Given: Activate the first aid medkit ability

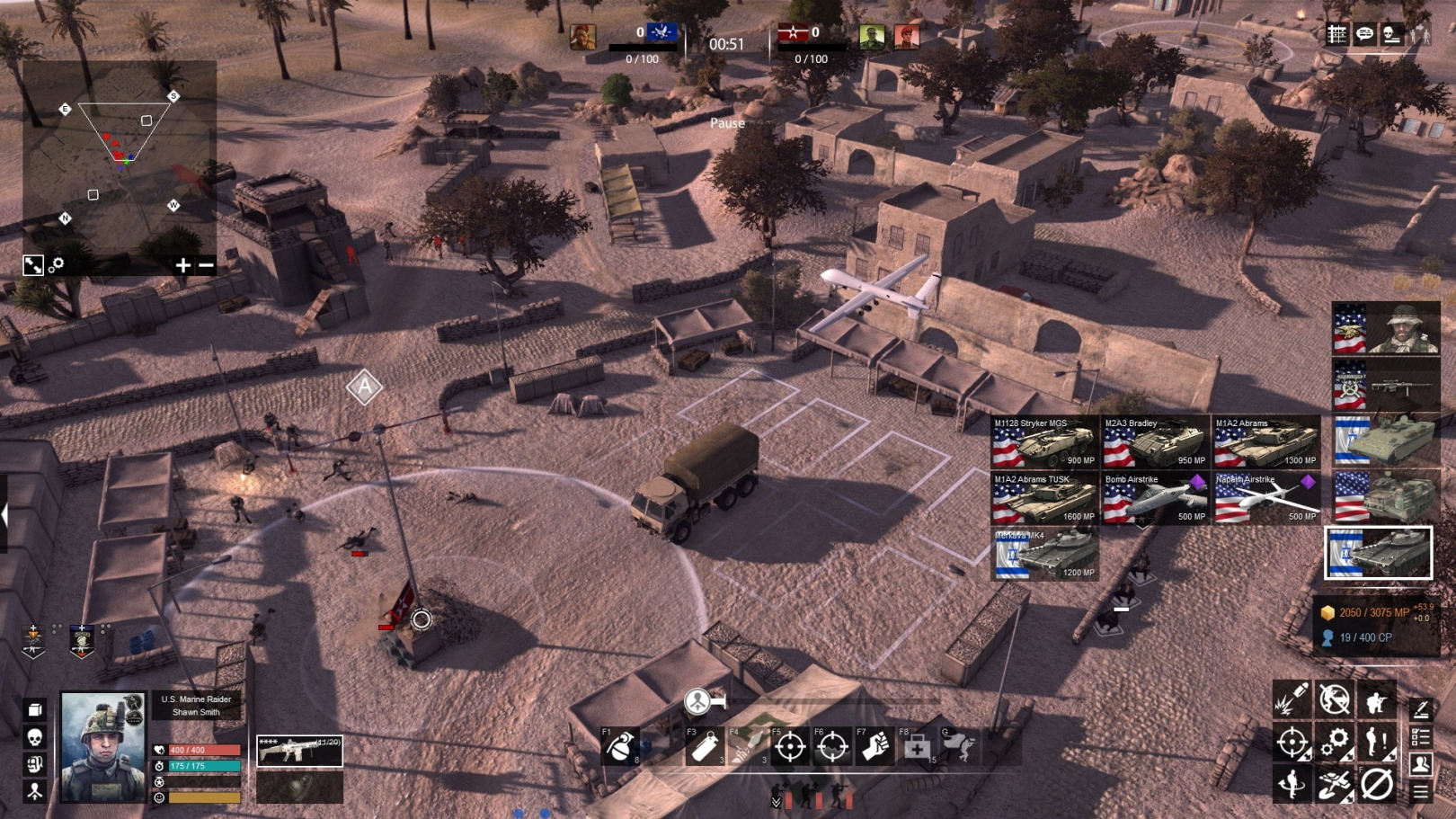Looking at the screenshot, I should pyautogui.click(x=917, y=747).
